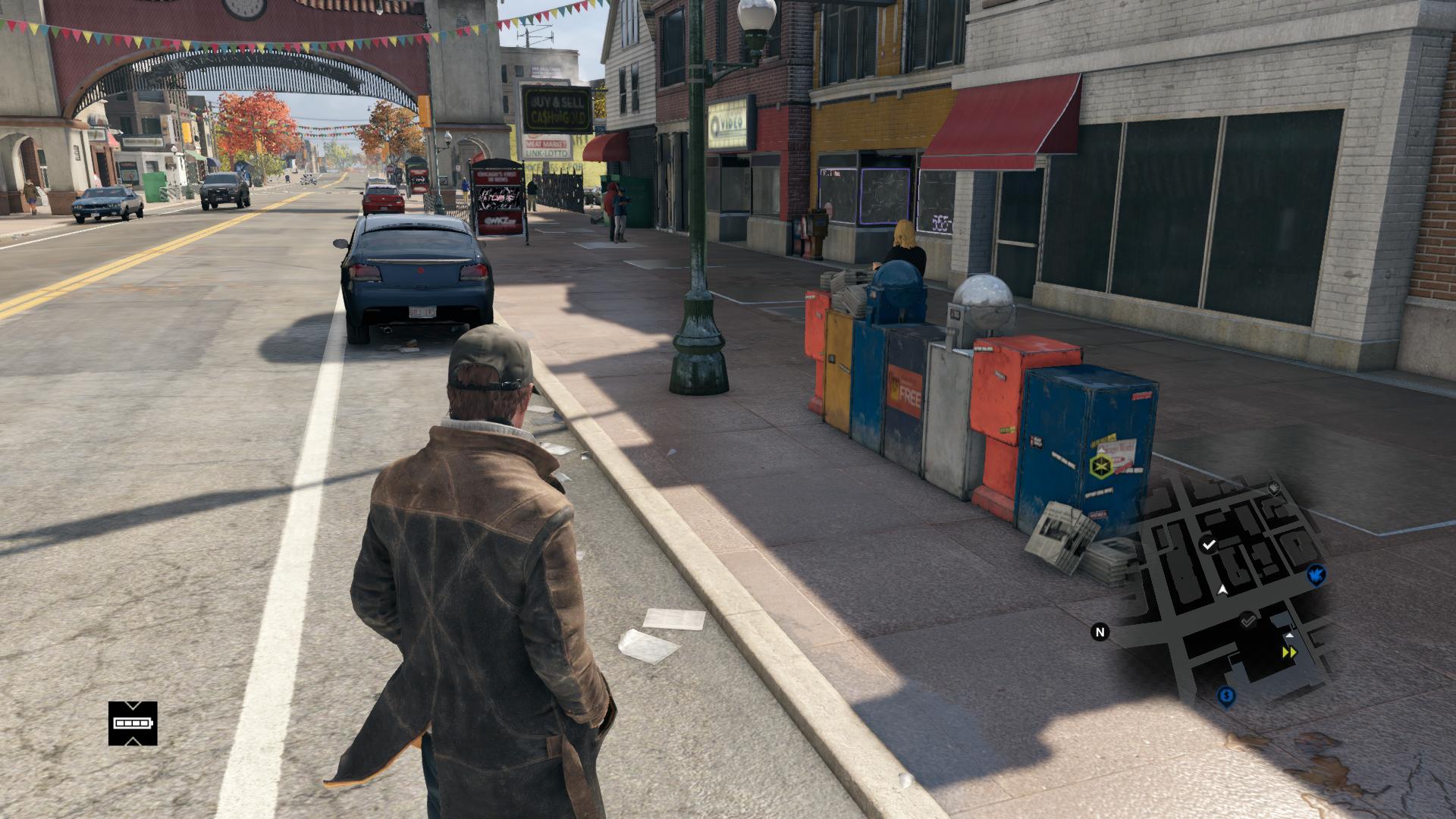1456x819 pixels.
Task: Select the gray hand marker on minimap
Action: tap(1274, 486)
